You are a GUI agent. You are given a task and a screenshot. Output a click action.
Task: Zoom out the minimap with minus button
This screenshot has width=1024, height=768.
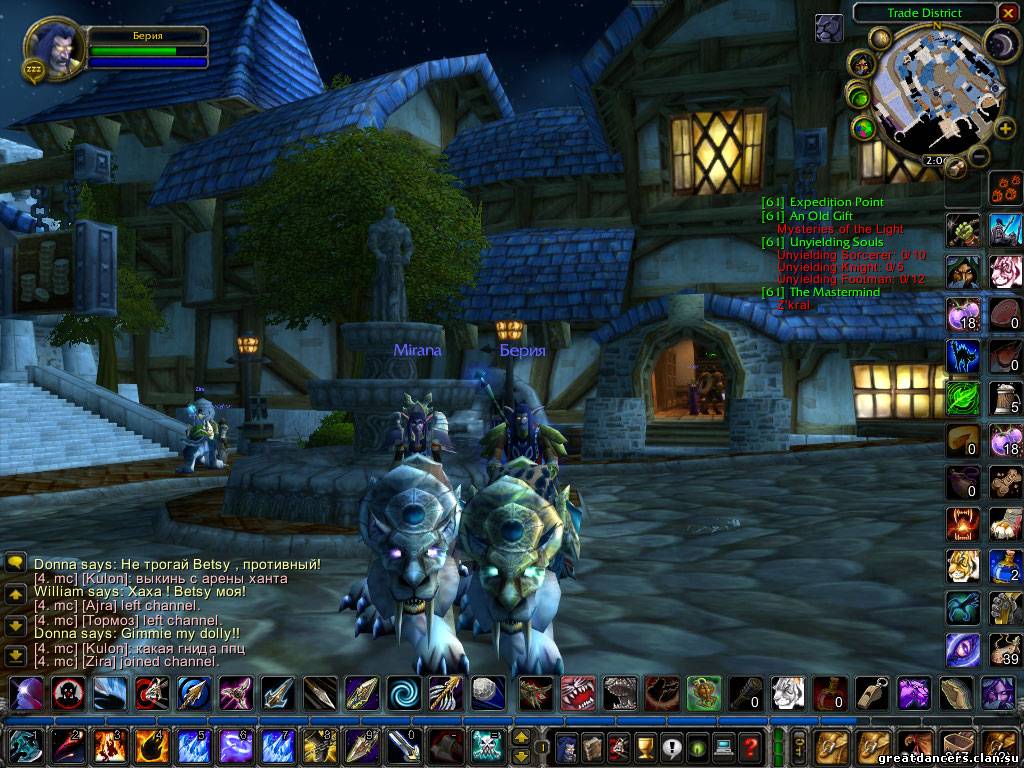click(980, 156)
